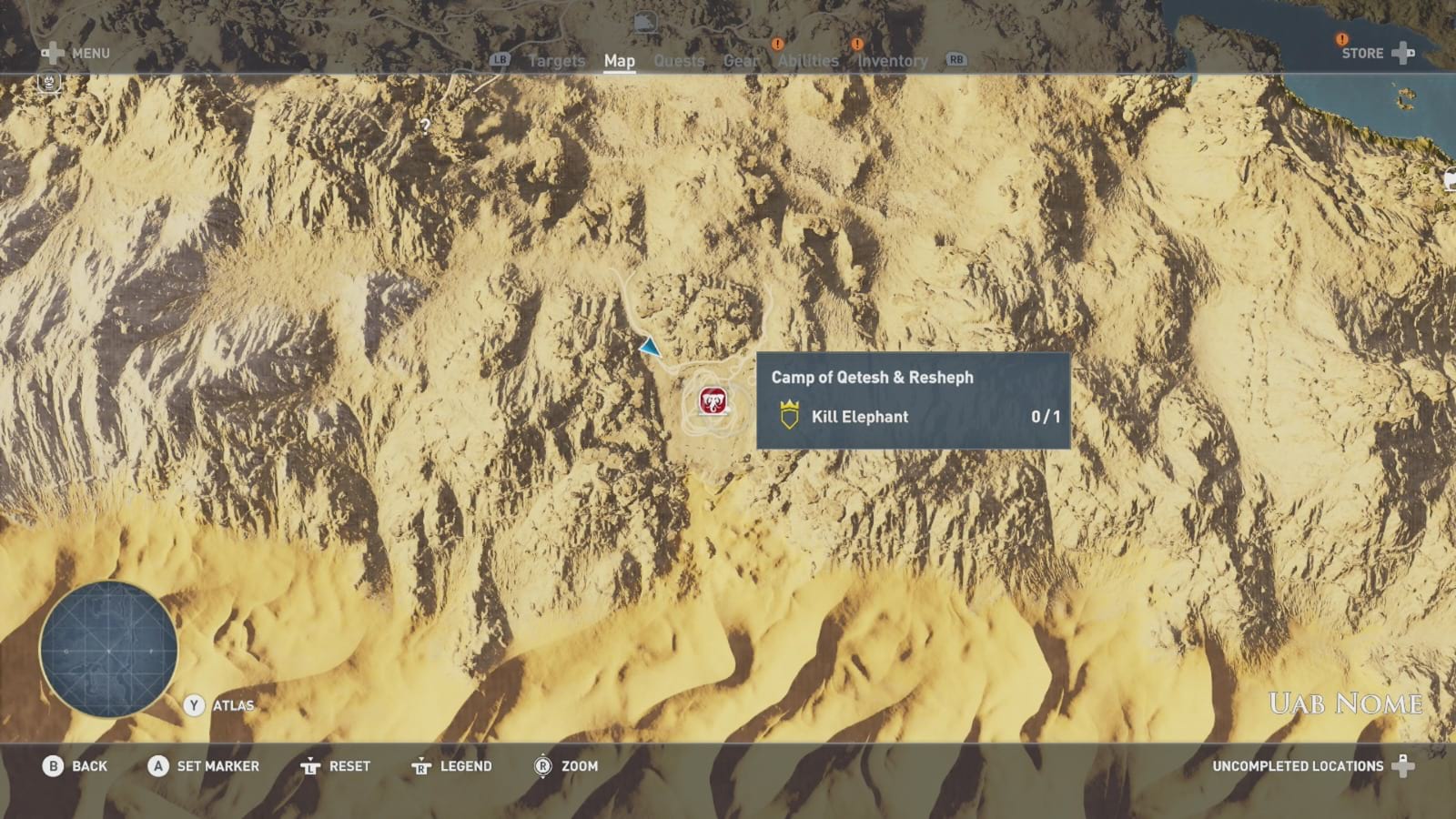Click the orange notification above Store
1456x819 pixels.
pos(1340,40)
